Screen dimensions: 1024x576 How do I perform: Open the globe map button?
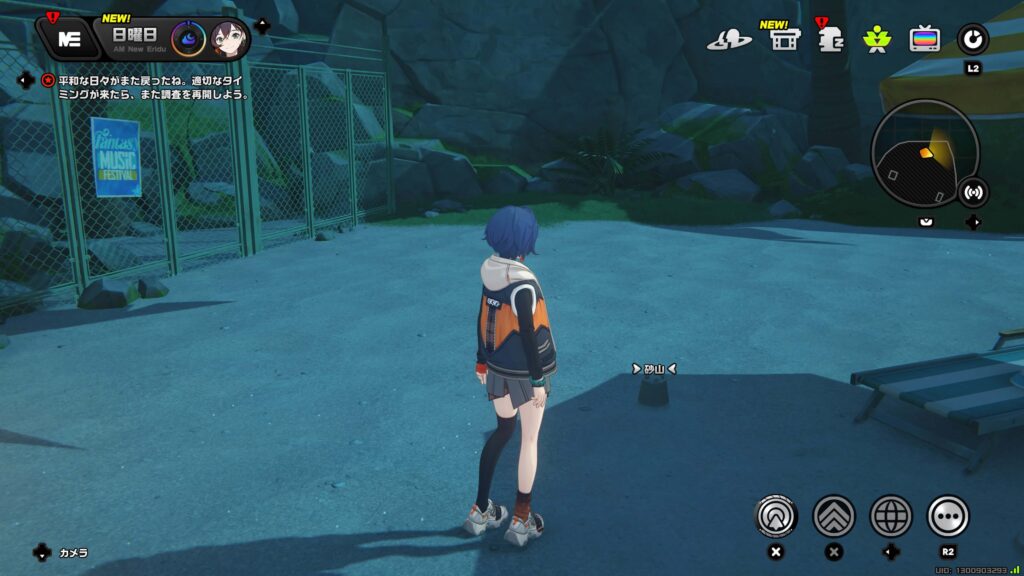pyautogui.click(x=891, y=516)
